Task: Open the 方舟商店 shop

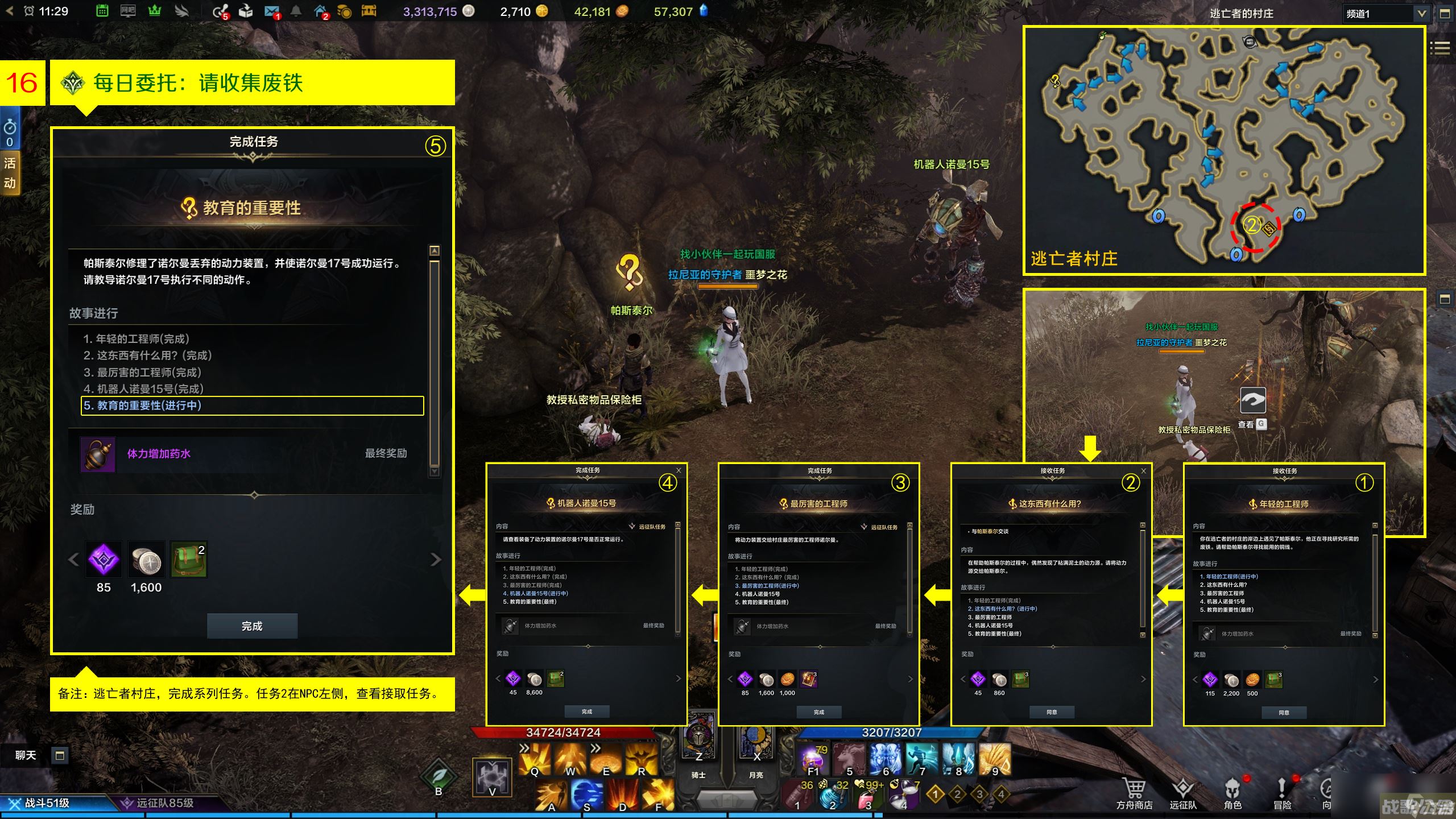Action: 1134,793
